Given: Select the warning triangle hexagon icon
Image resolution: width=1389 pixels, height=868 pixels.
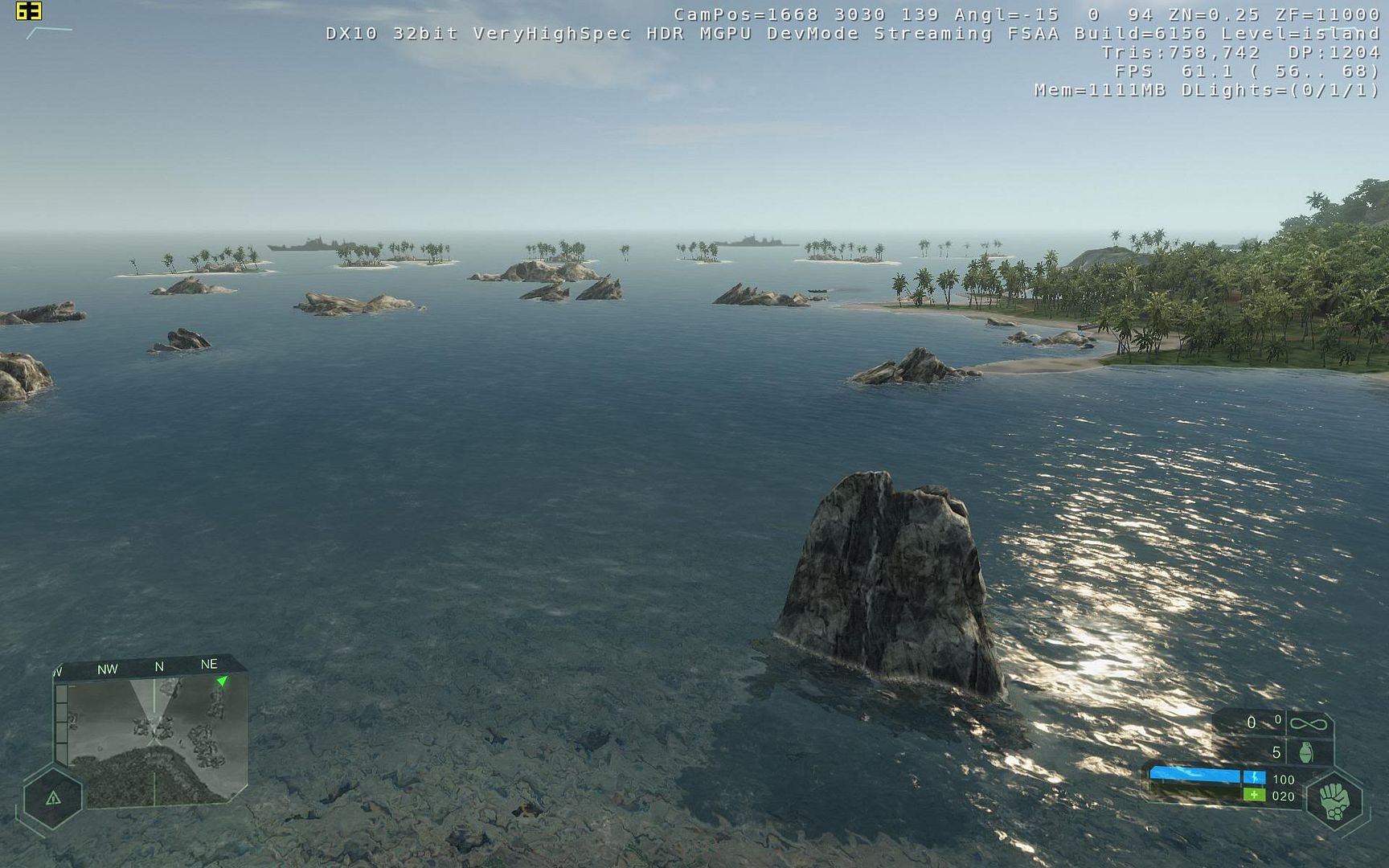Looking at the screenshot, I should [x=53, y=798].
